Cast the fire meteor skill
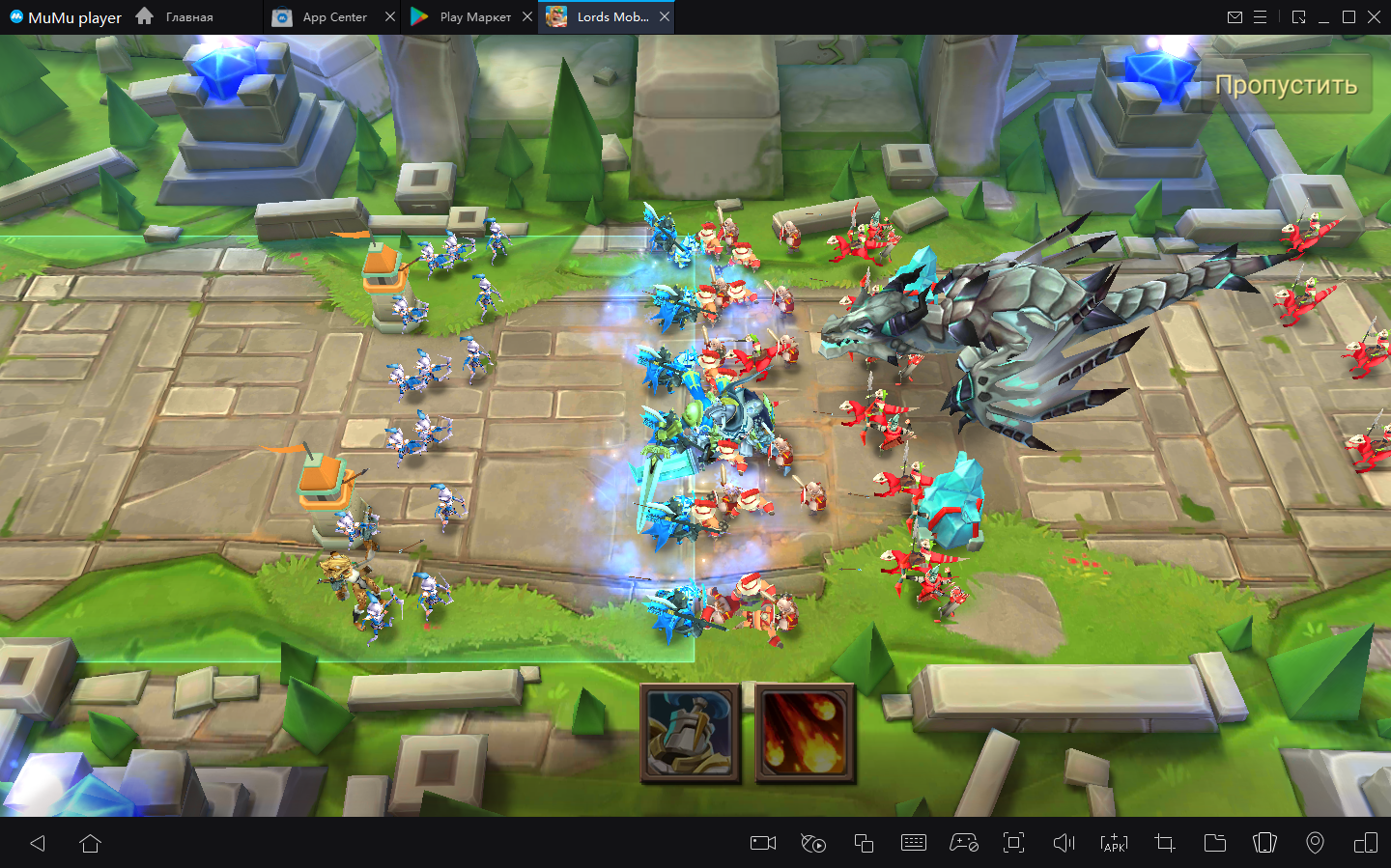This screenshot has width=1391, height=868. point(805,733)
